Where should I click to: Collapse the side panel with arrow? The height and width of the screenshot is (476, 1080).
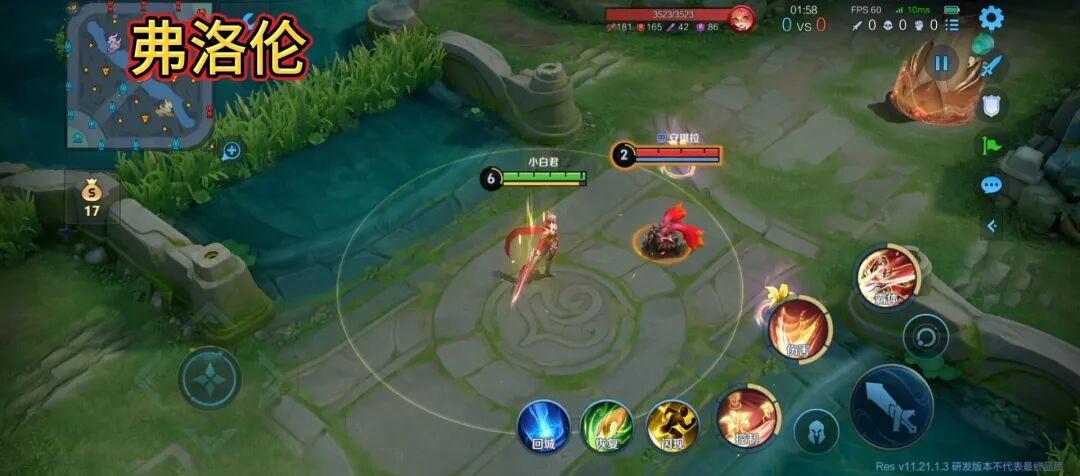click(x=991, y=226)
